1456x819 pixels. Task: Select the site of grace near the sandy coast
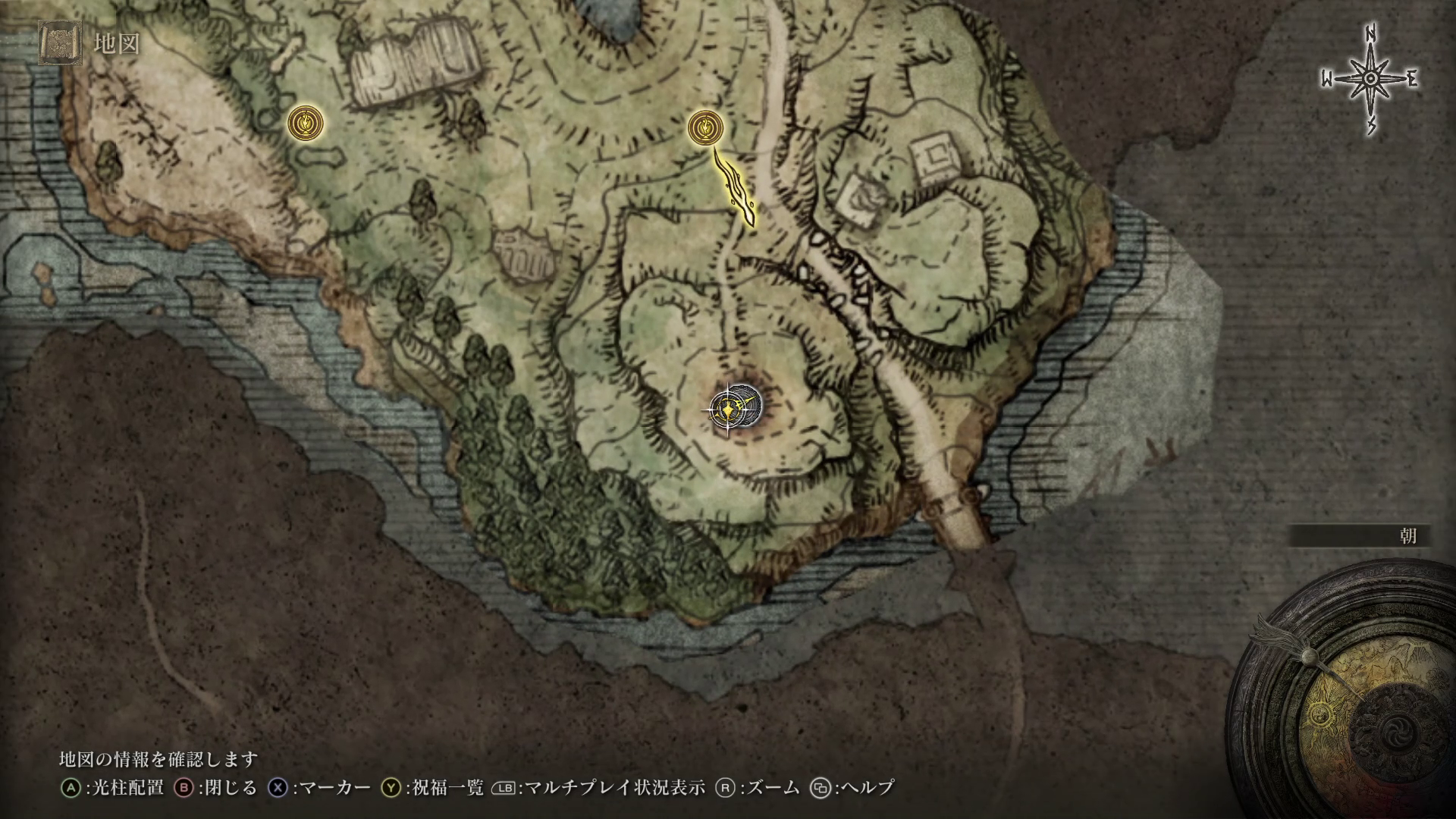coord(306,122)
